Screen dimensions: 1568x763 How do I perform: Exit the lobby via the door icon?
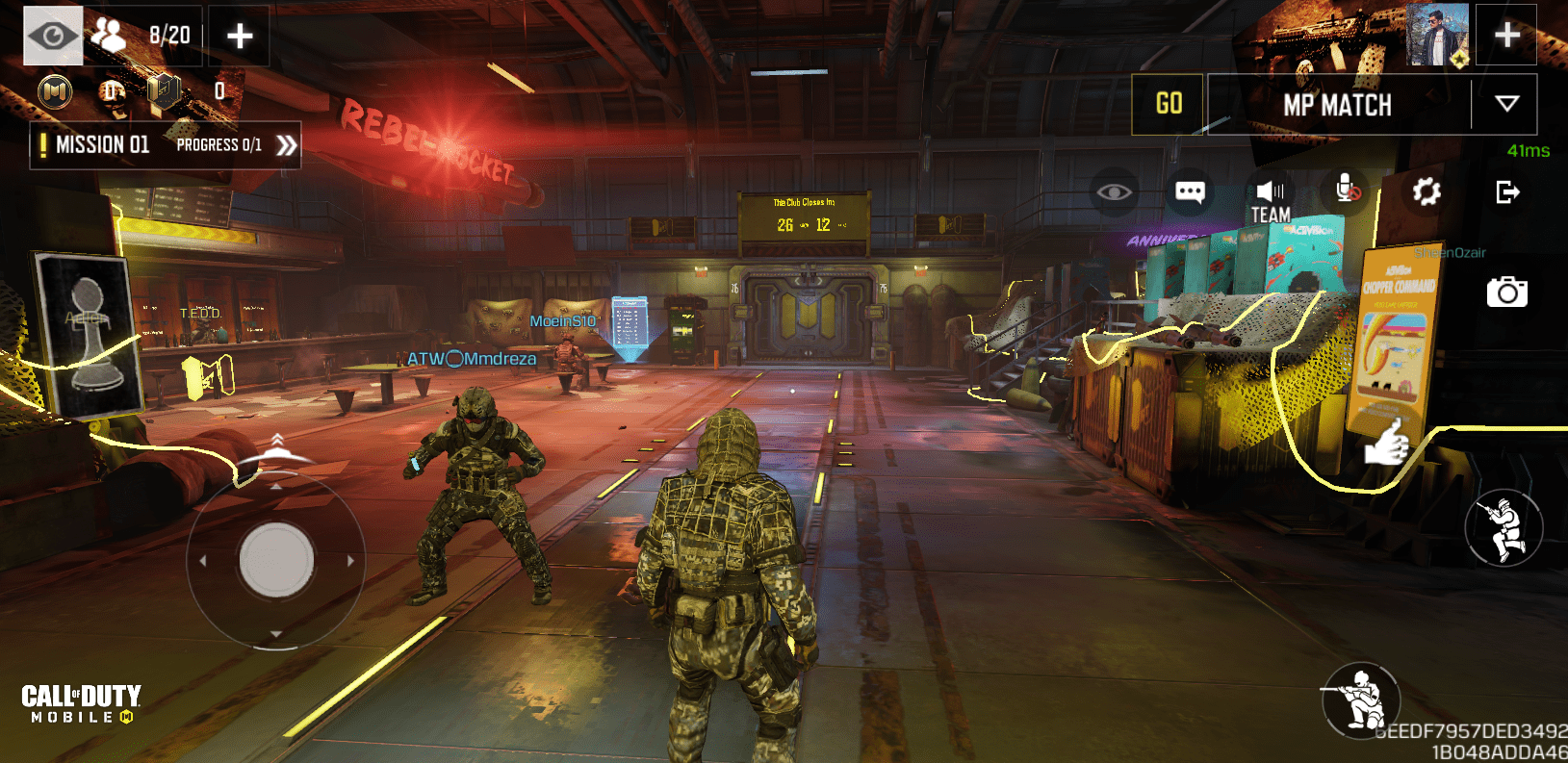coord(1506,192)
